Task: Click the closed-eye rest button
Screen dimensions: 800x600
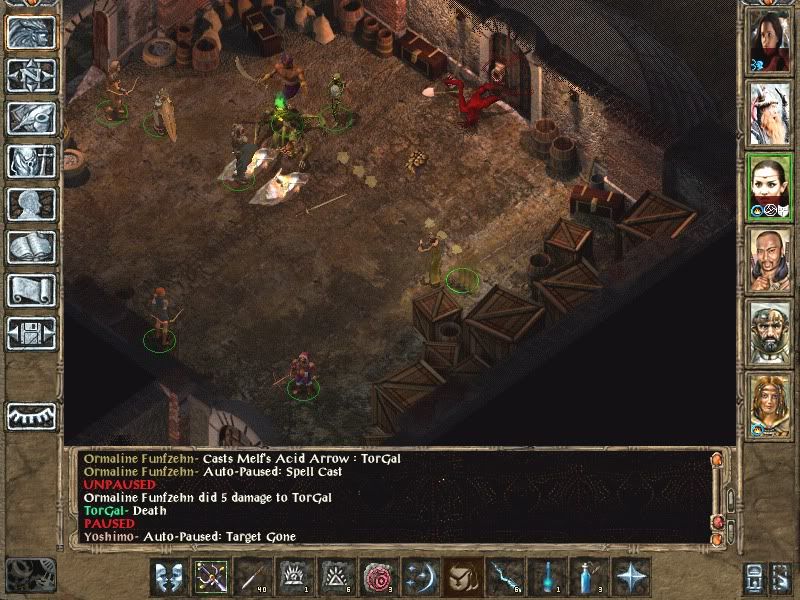Action: [x=31, y=416]
